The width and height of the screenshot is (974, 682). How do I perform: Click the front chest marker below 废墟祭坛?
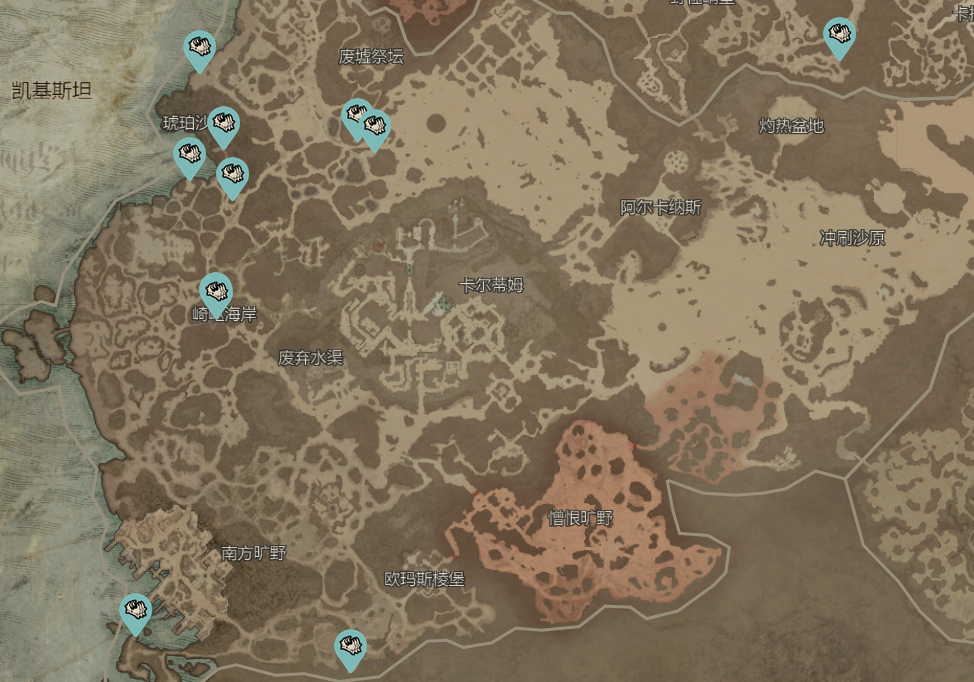pyautogui.click(x=374, y=127)
